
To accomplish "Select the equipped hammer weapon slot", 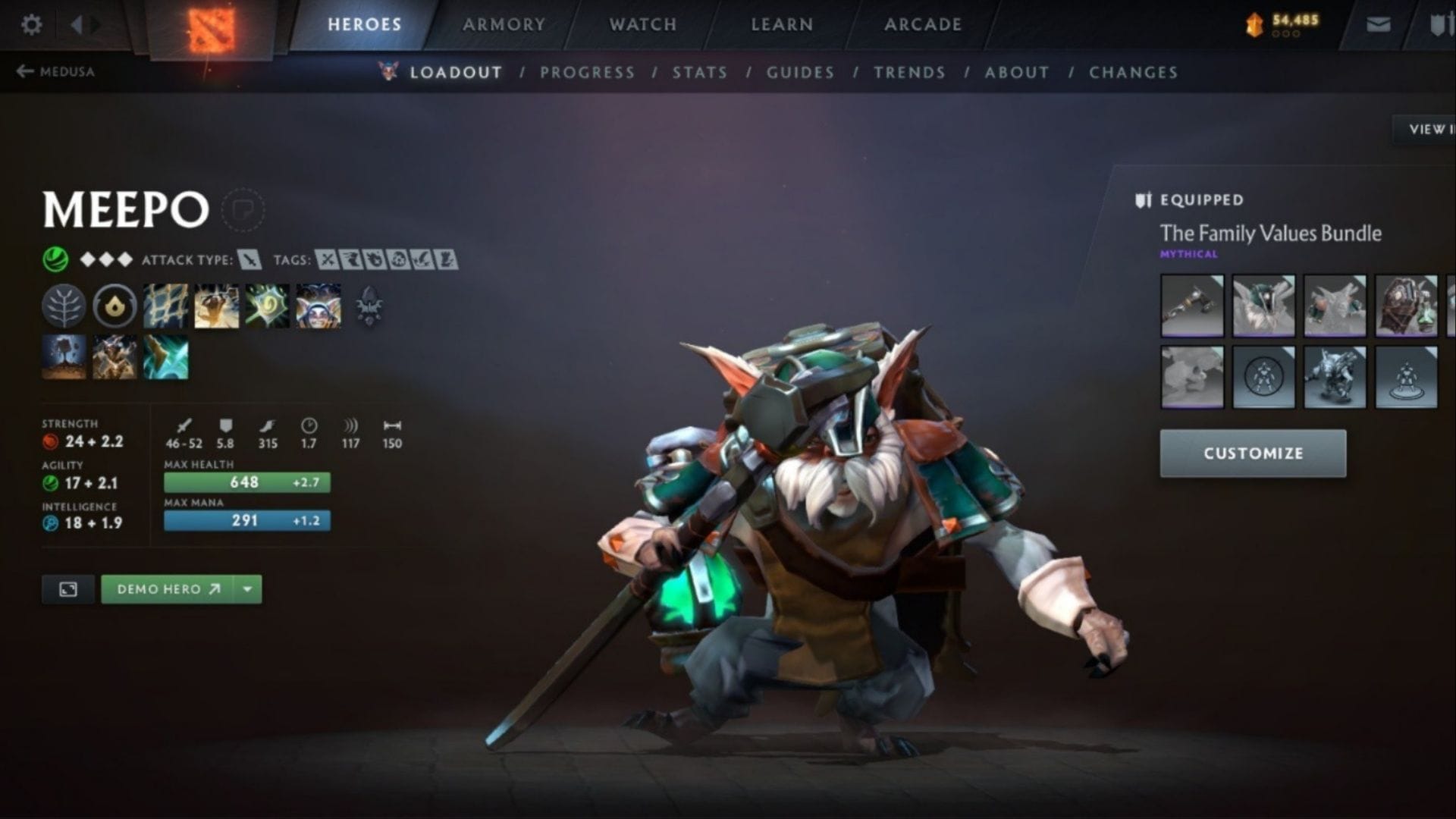I will point(1191,306).
